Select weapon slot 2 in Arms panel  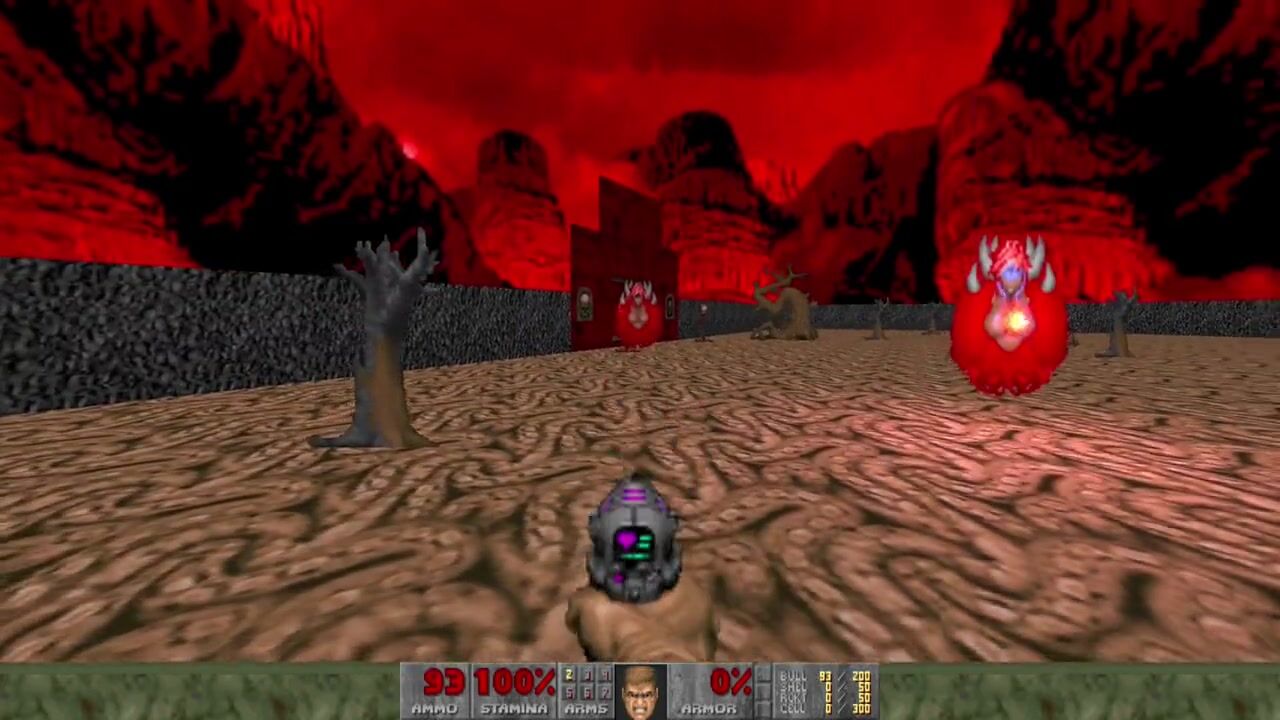(569, 676)
